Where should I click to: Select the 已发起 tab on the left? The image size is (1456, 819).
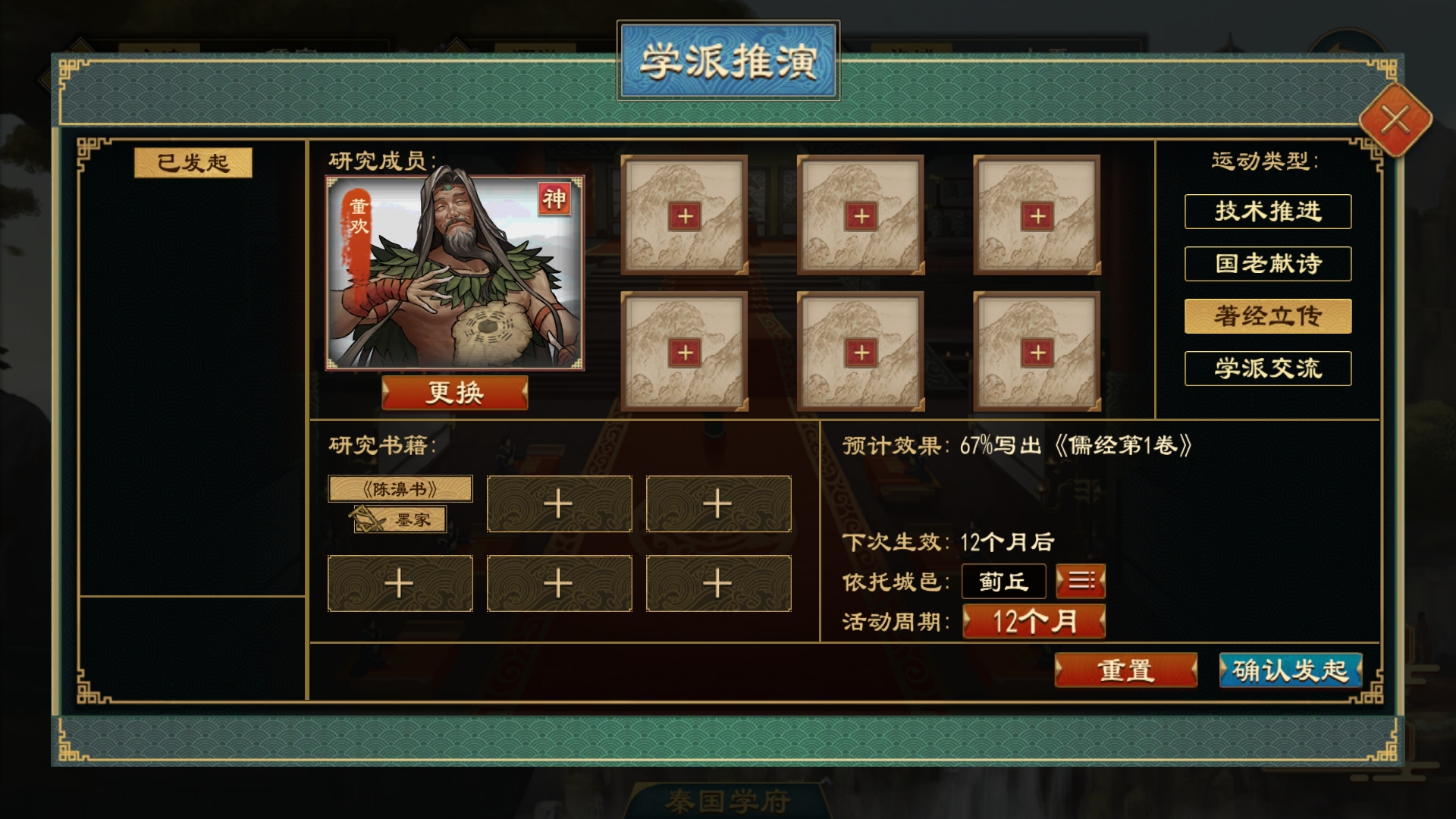tap(194, 161)
